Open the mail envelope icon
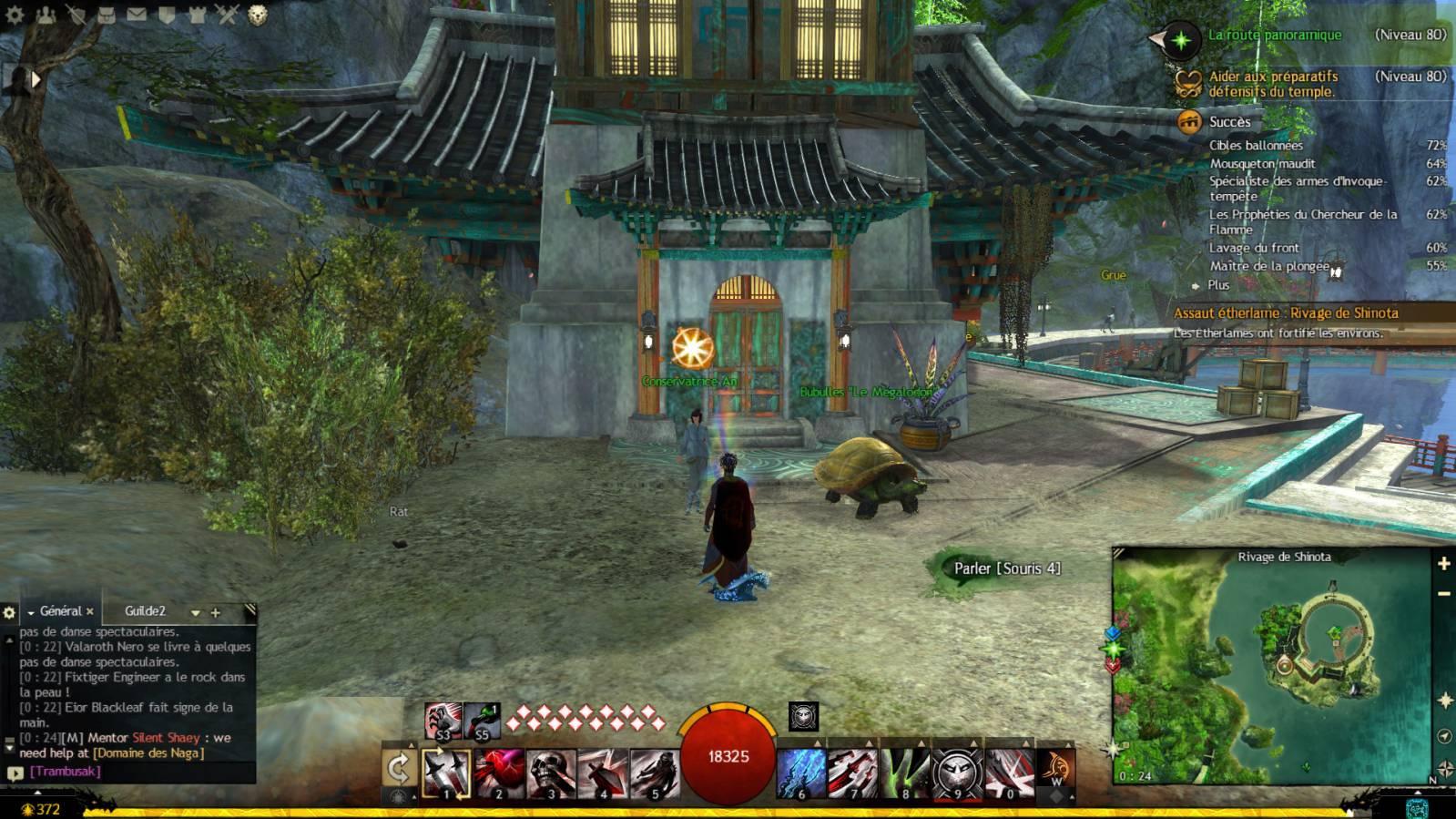Viewport: 1456px width, 819px height. [x=137, y=15]
